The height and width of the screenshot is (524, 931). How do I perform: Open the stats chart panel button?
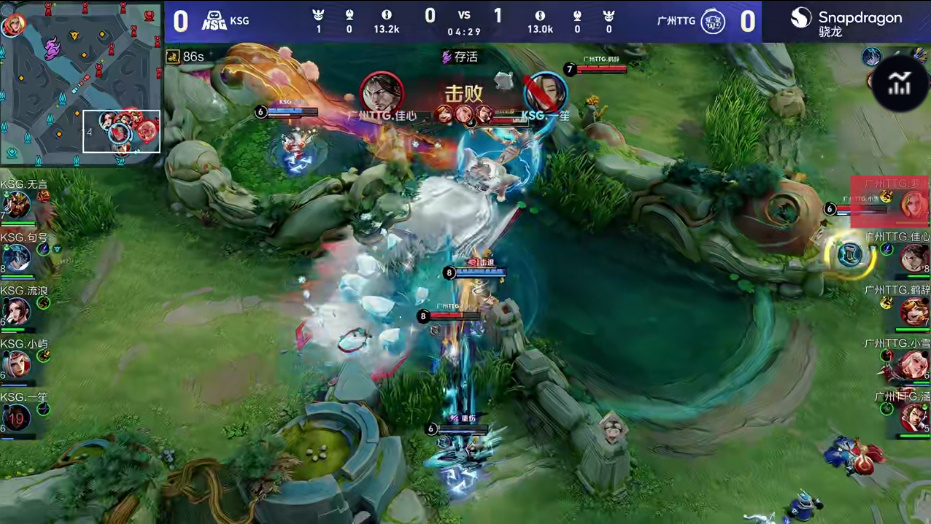click(900, 84)
